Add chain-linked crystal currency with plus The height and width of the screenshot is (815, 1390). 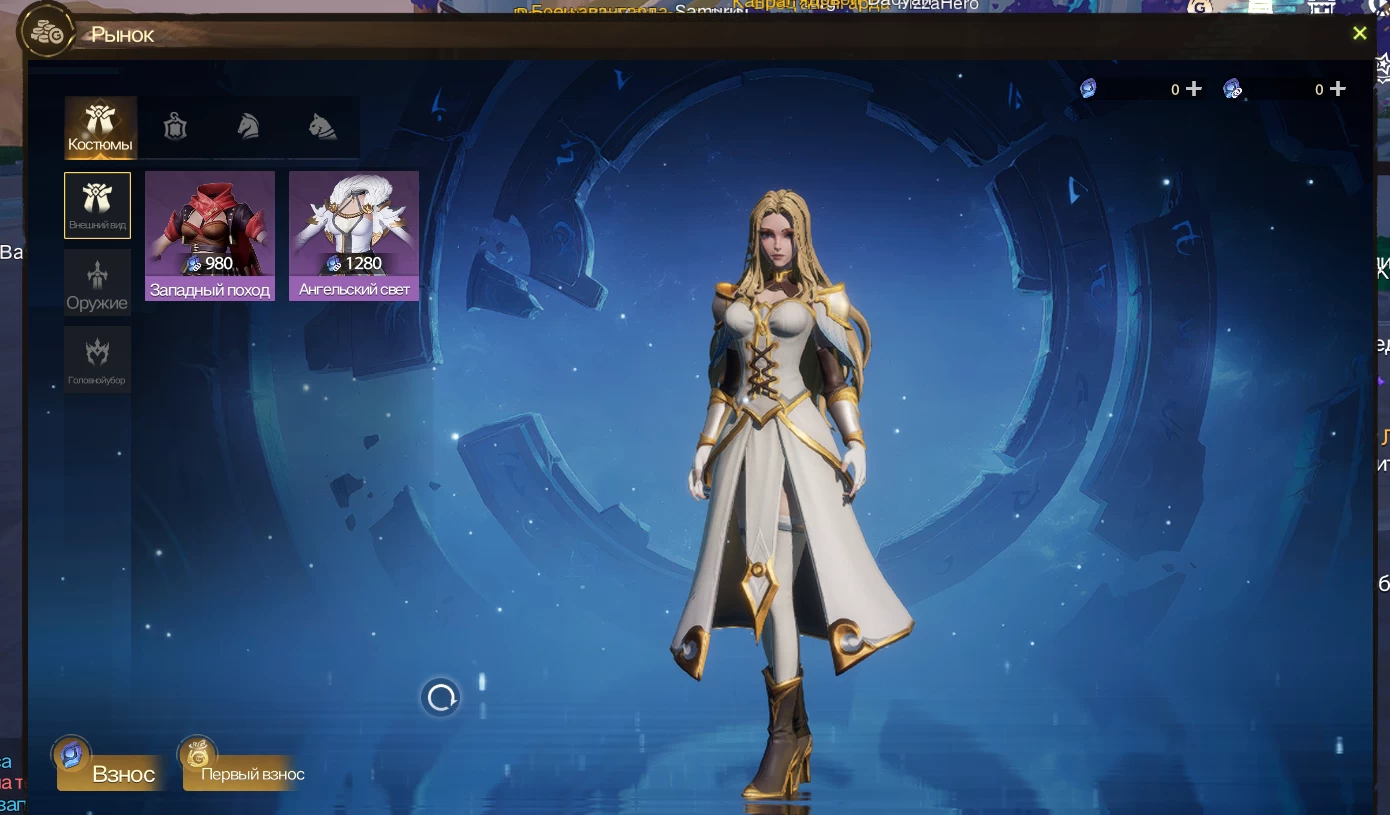(x=1338, y=89)
